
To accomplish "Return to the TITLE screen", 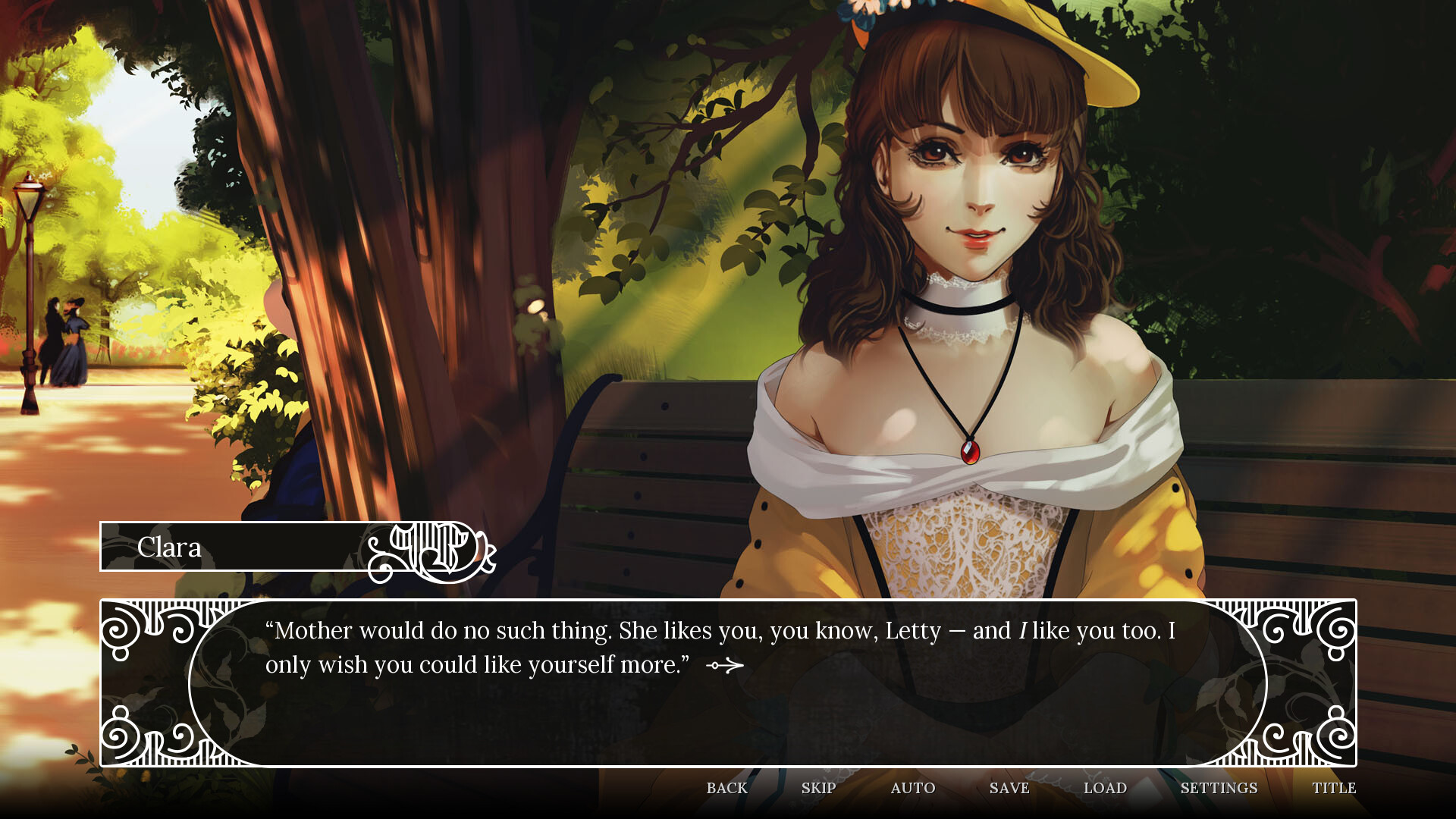I will 1335,789.
